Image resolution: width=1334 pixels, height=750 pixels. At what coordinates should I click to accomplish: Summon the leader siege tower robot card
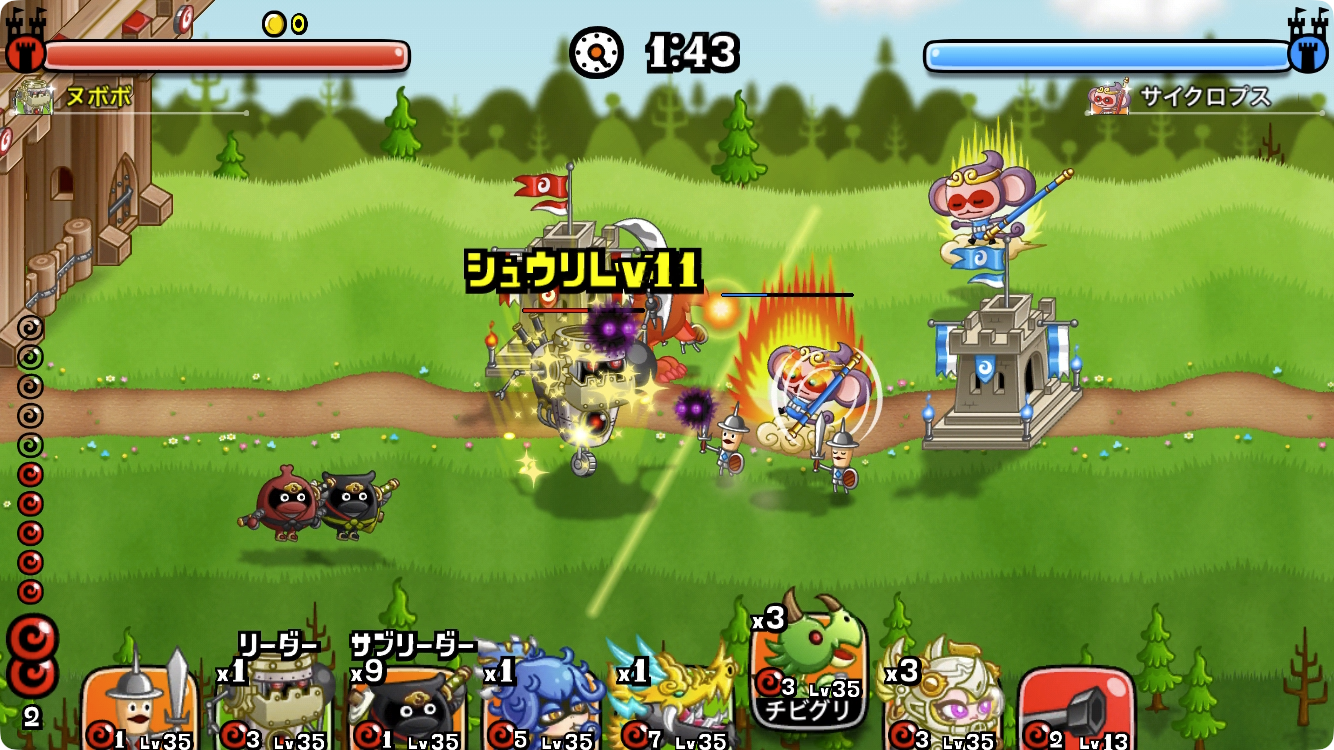point(274,706)
